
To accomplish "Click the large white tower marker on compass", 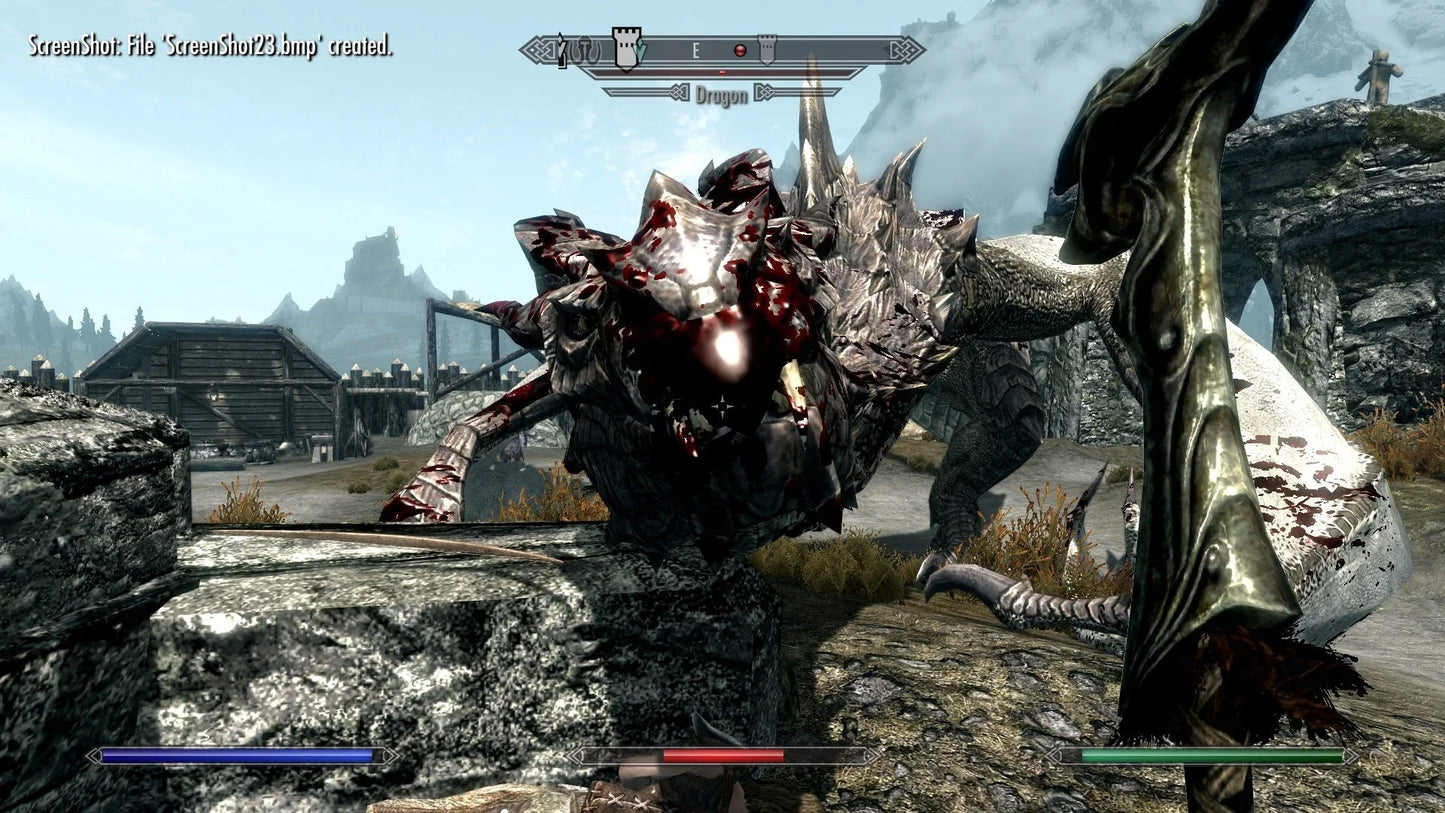I will click(626, 48).
